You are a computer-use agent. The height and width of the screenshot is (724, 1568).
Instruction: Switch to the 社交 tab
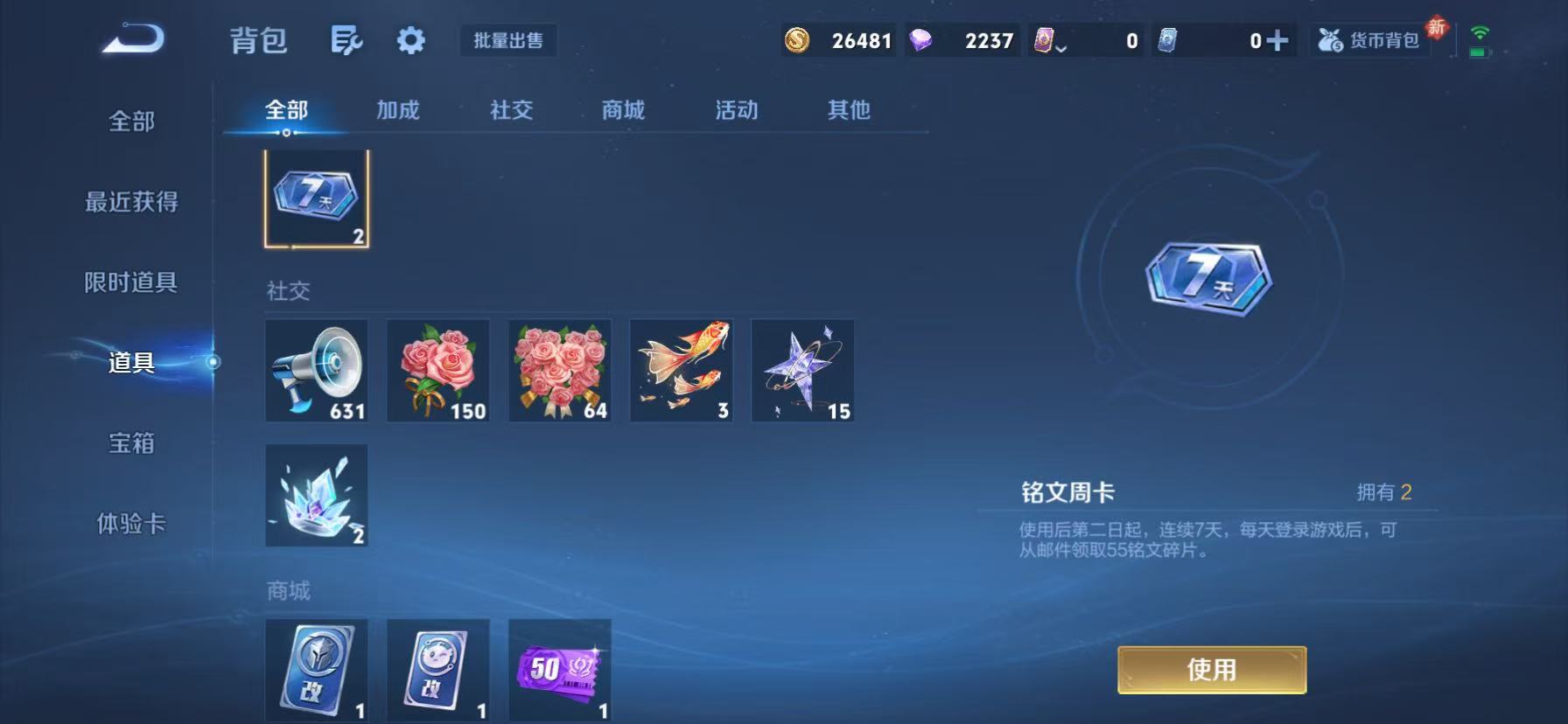coord(511,110)
